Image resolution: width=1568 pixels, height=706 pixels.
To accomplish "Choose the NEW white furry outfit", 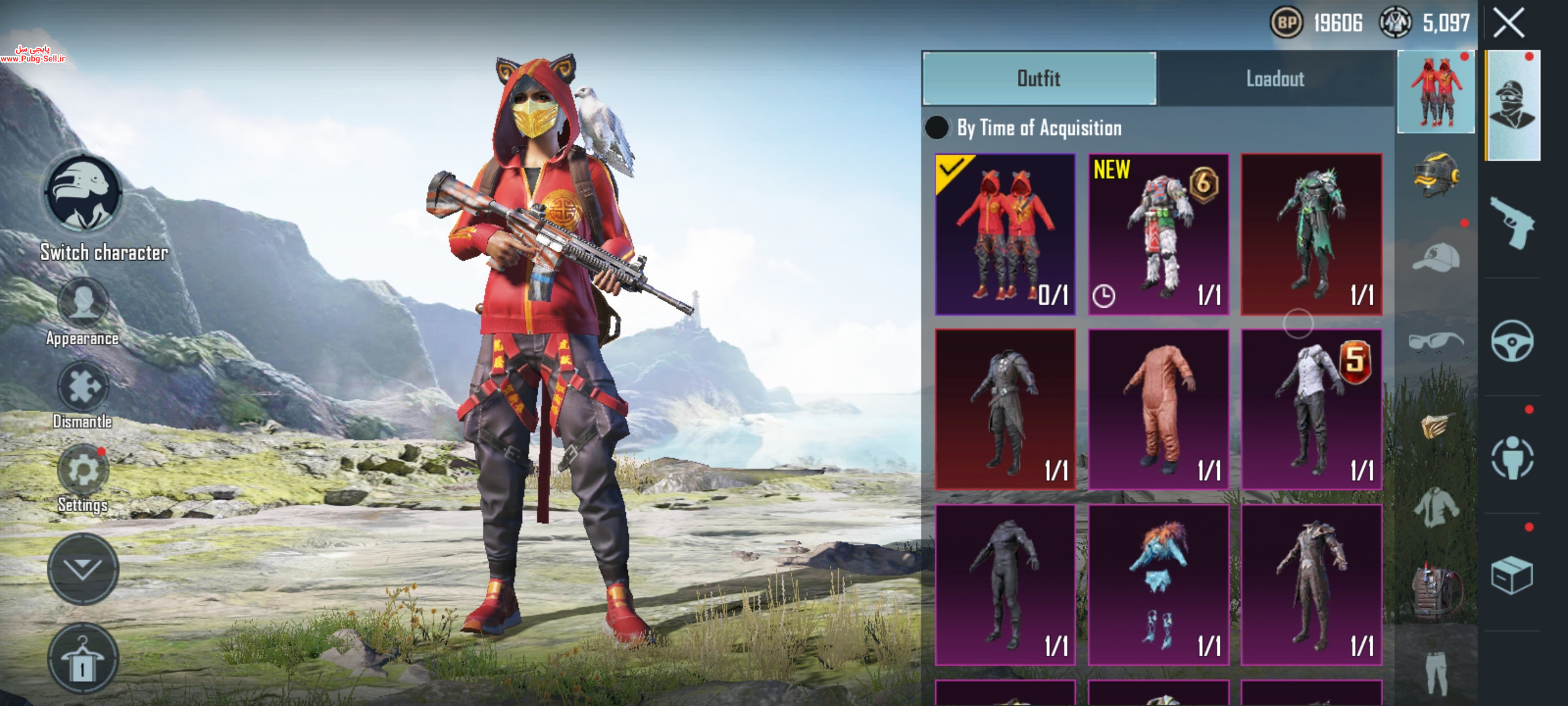I will click(1158, 234).
